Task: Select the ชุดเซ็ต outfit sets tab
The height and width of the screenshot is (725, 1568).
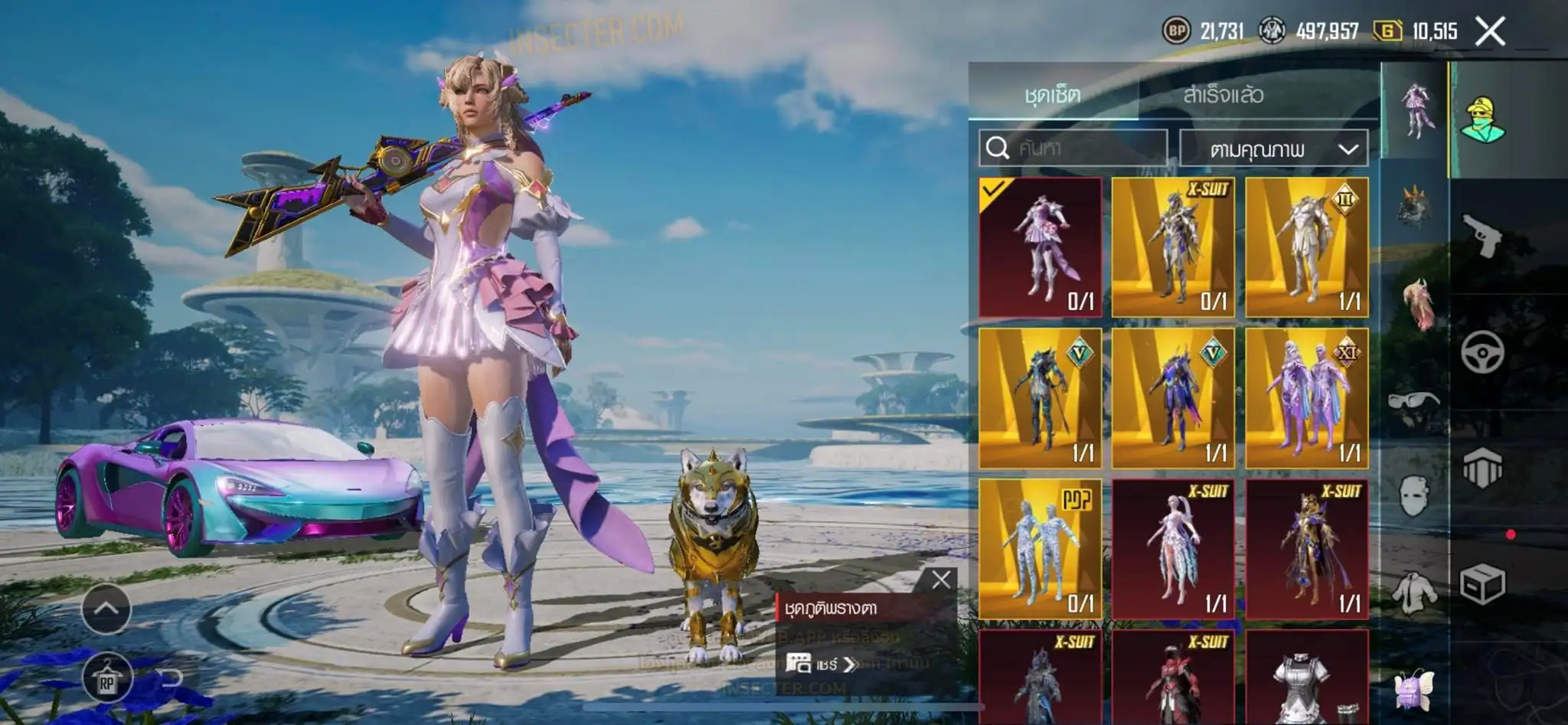Action: point(1053,95)
